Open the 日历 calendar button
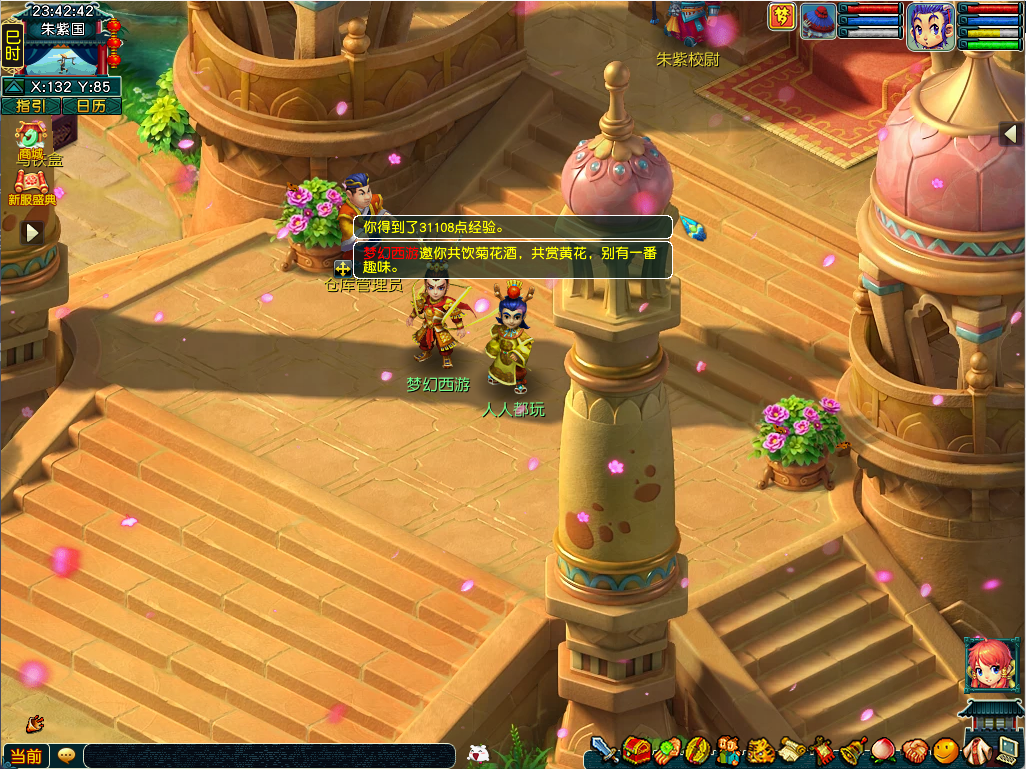 [92, 106]
